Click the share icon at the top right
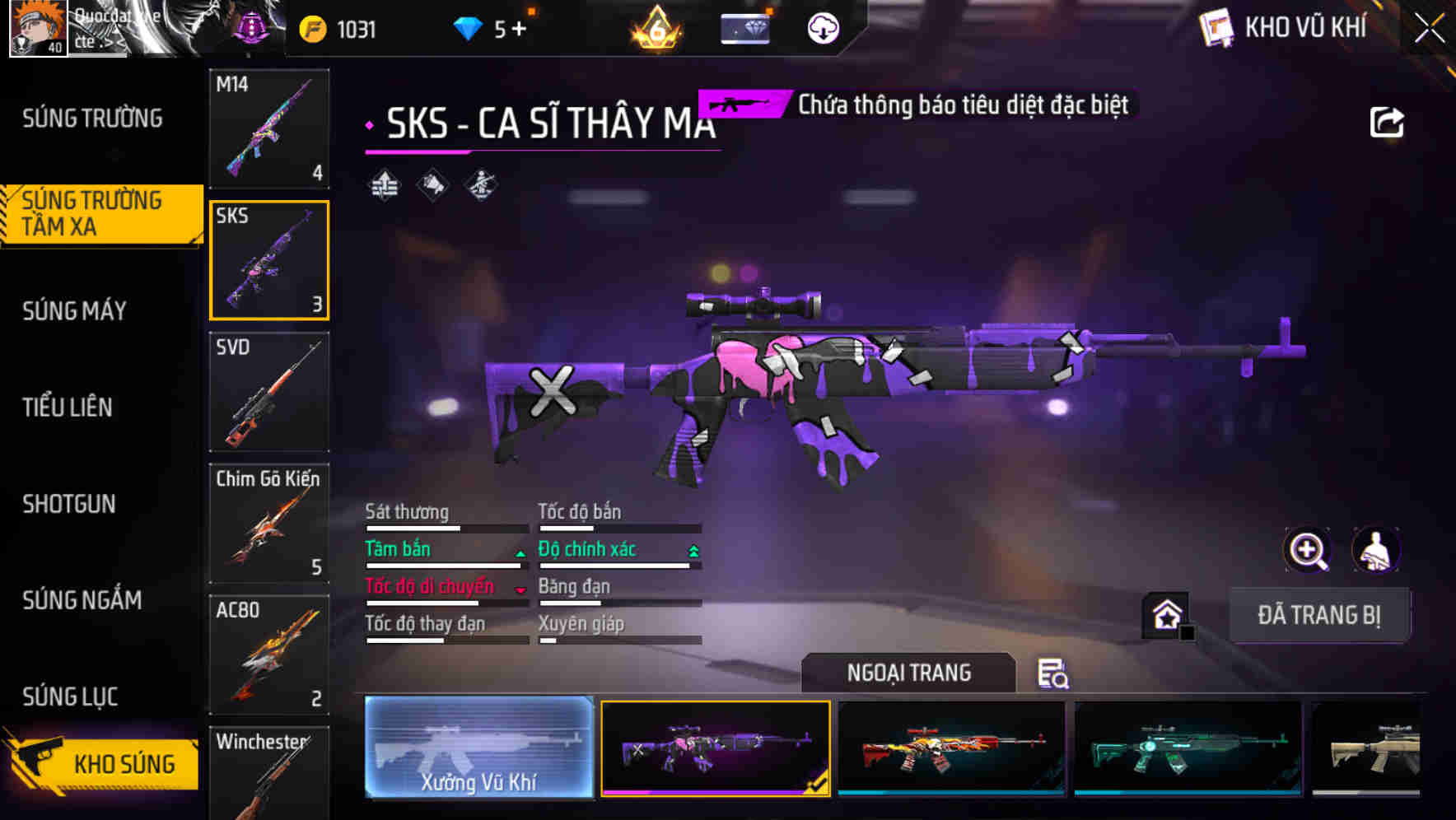The image size is (1456, 820). click(x=1388, y=120)
